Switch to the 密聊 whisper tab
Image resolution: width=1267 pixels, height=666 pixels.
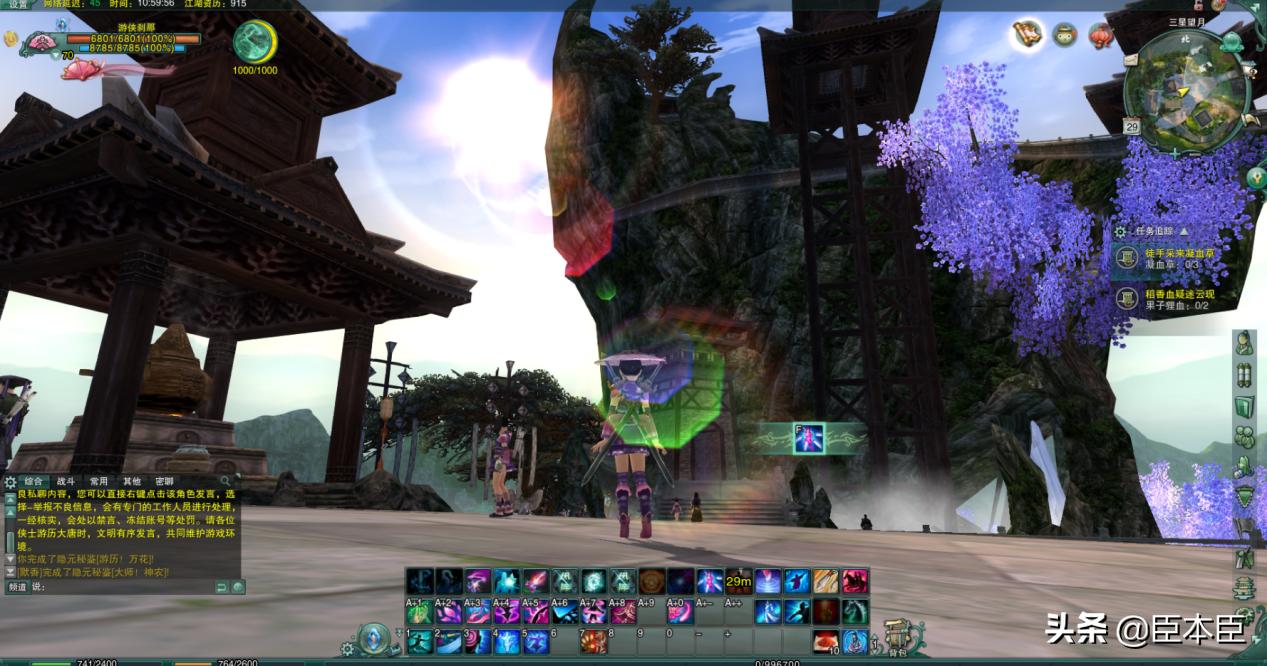tap(165, 482)
